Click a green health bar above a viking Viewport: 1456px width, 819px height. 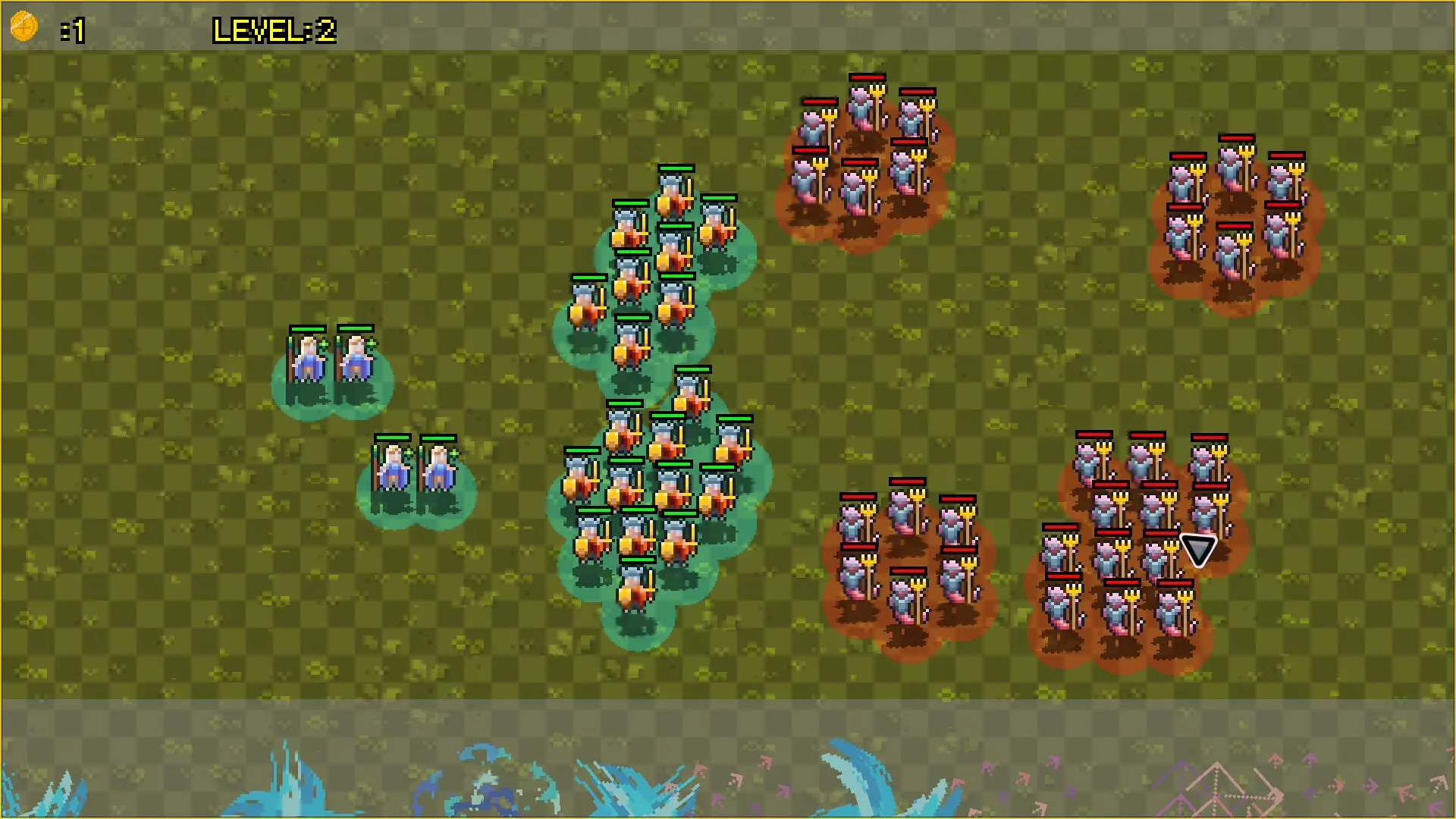pyautogui.click(x=675, y=169)
